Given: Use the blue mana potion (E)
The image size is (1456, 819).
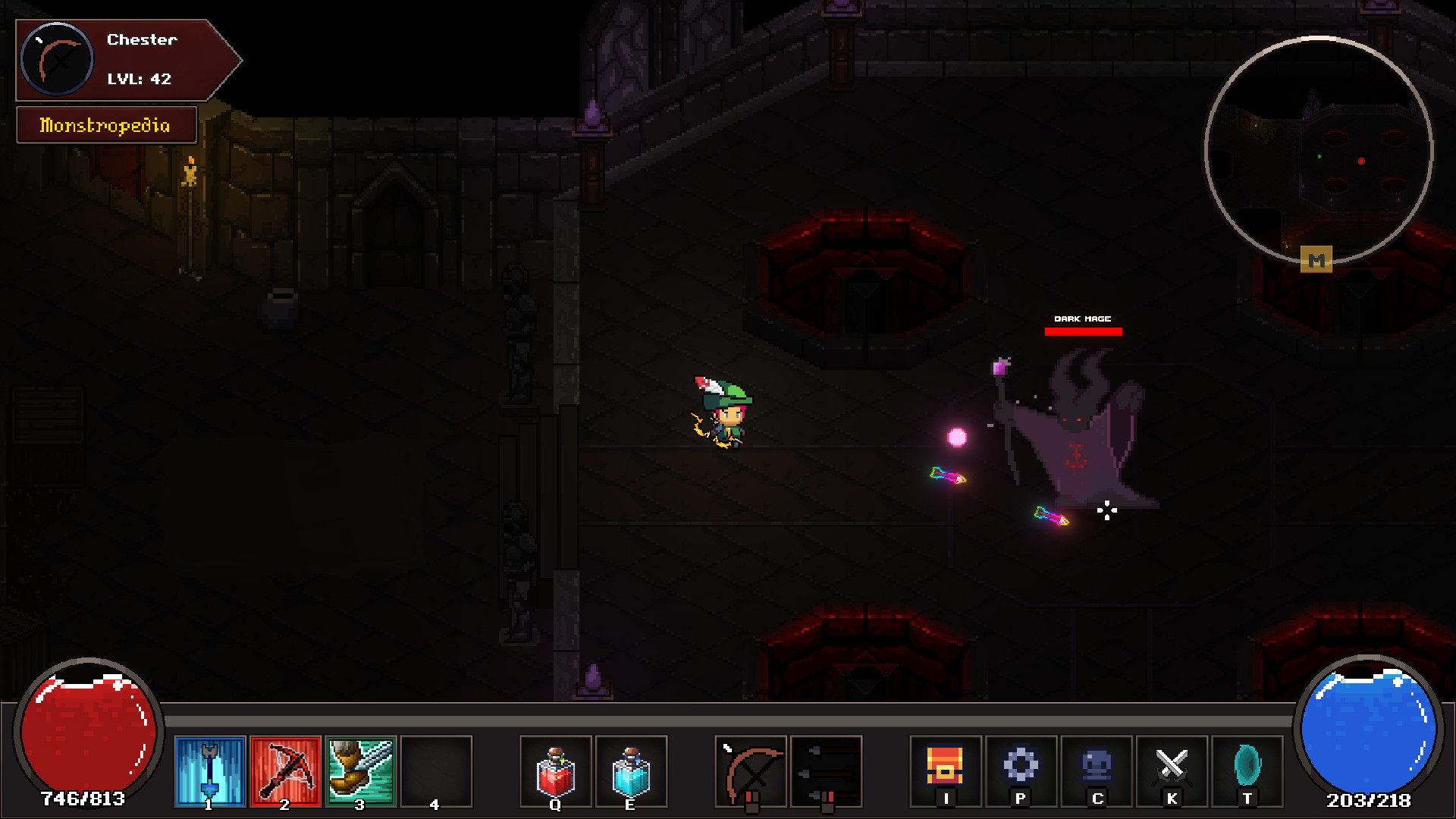Looking at the screenshot, I should point(632,771).
